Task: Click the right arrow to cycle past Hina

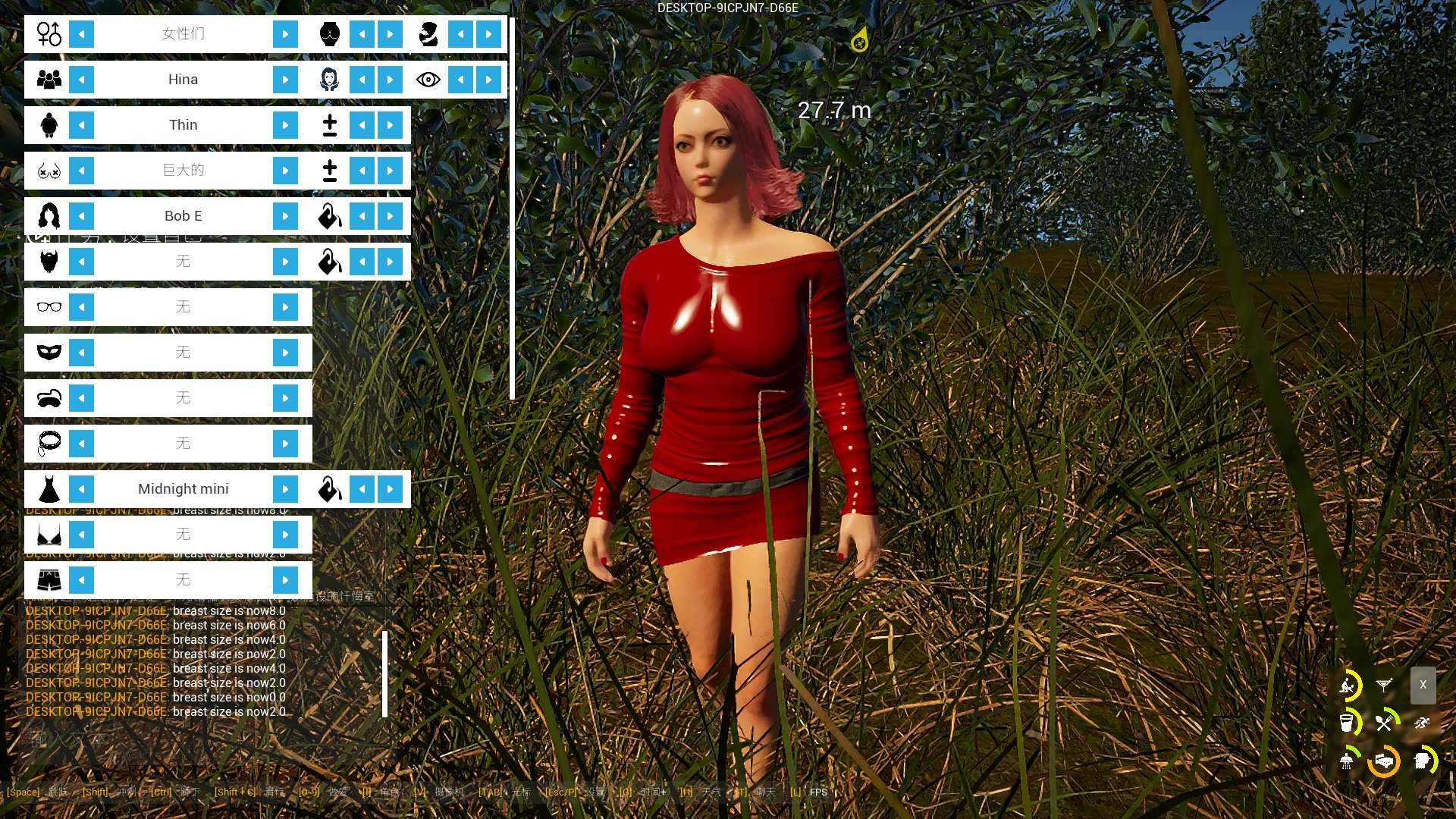Action: [285, 79]
